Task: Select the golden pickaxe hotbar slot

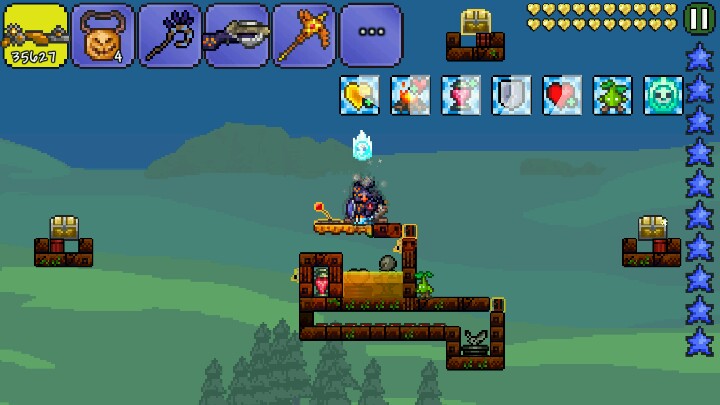Action: tap(303, 36)
